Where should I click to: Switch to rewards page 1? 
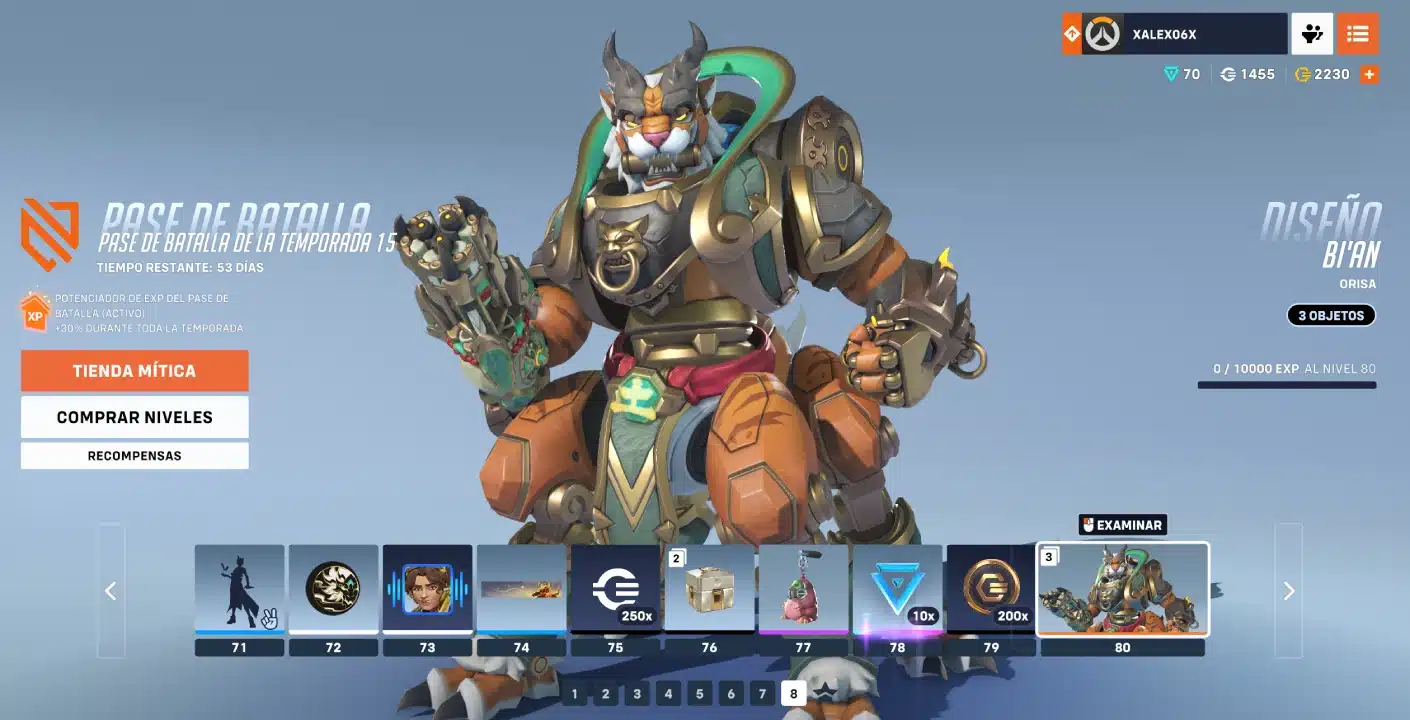pyautogui.click(x=574, y=694)
